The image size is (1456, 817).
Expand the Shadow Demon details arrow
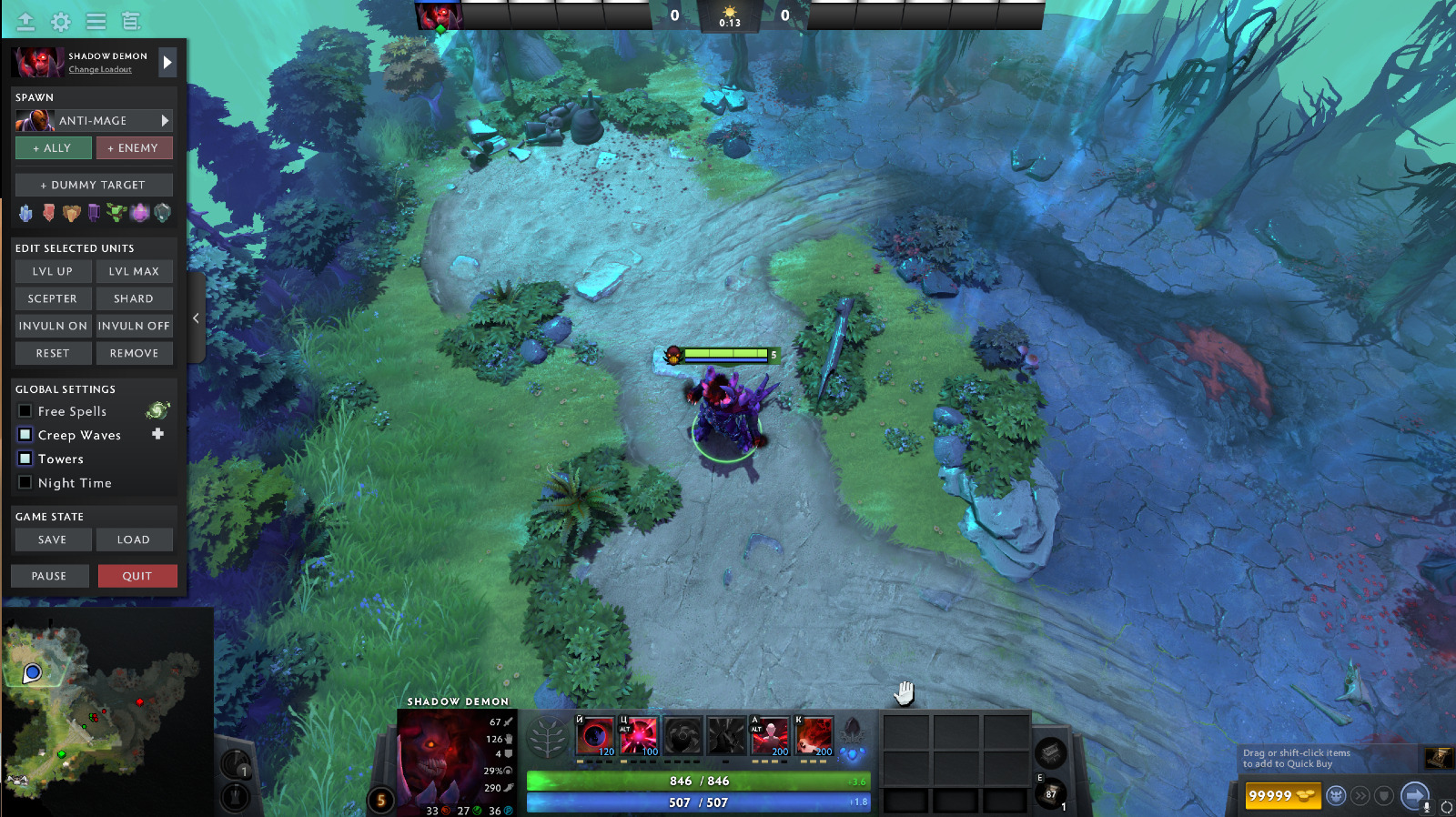(167, 62)
